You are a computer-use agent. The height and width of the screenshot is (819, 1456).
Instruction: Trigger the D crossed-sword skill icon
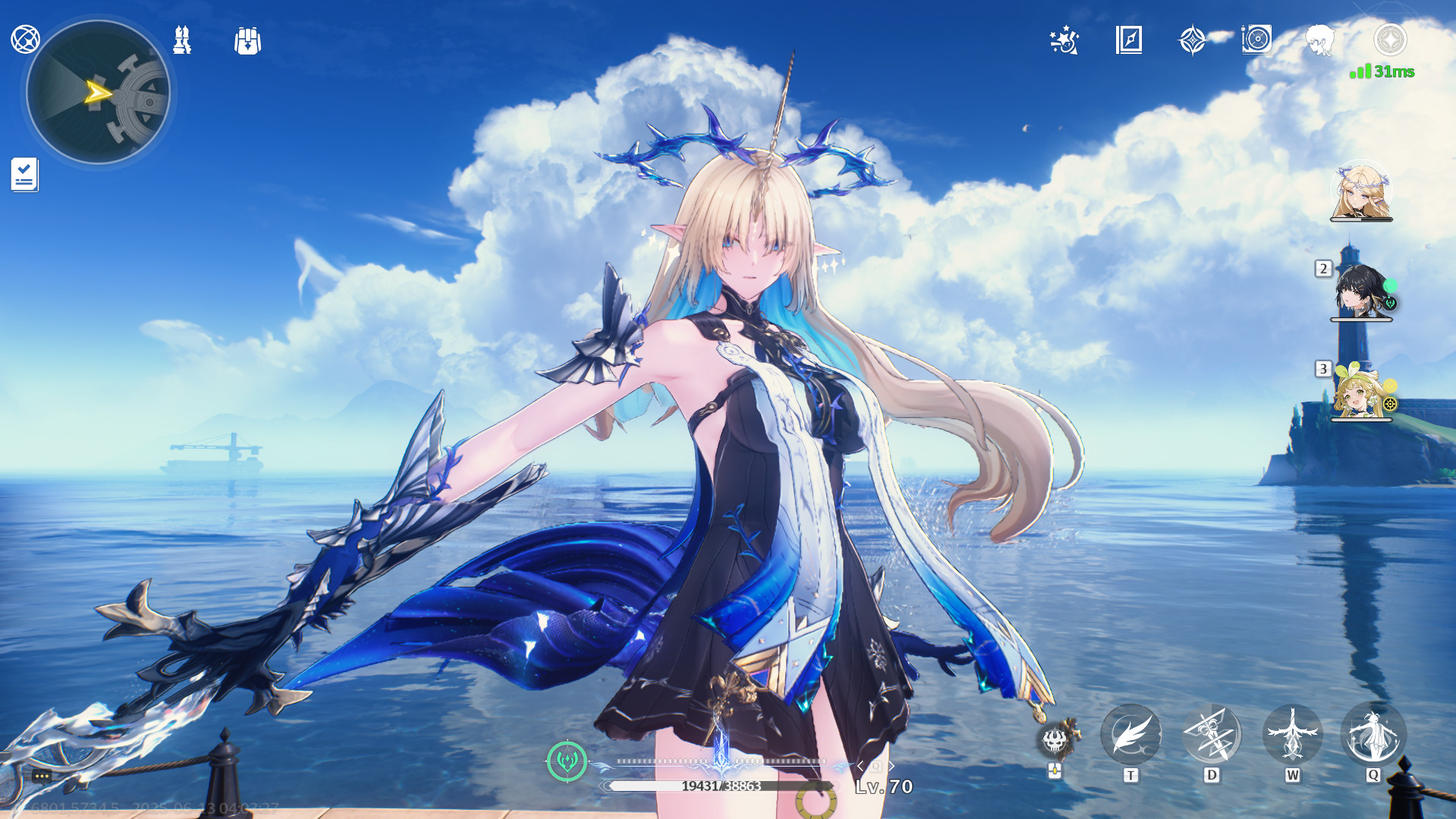pyautogui.click(x=1212, y=733)
